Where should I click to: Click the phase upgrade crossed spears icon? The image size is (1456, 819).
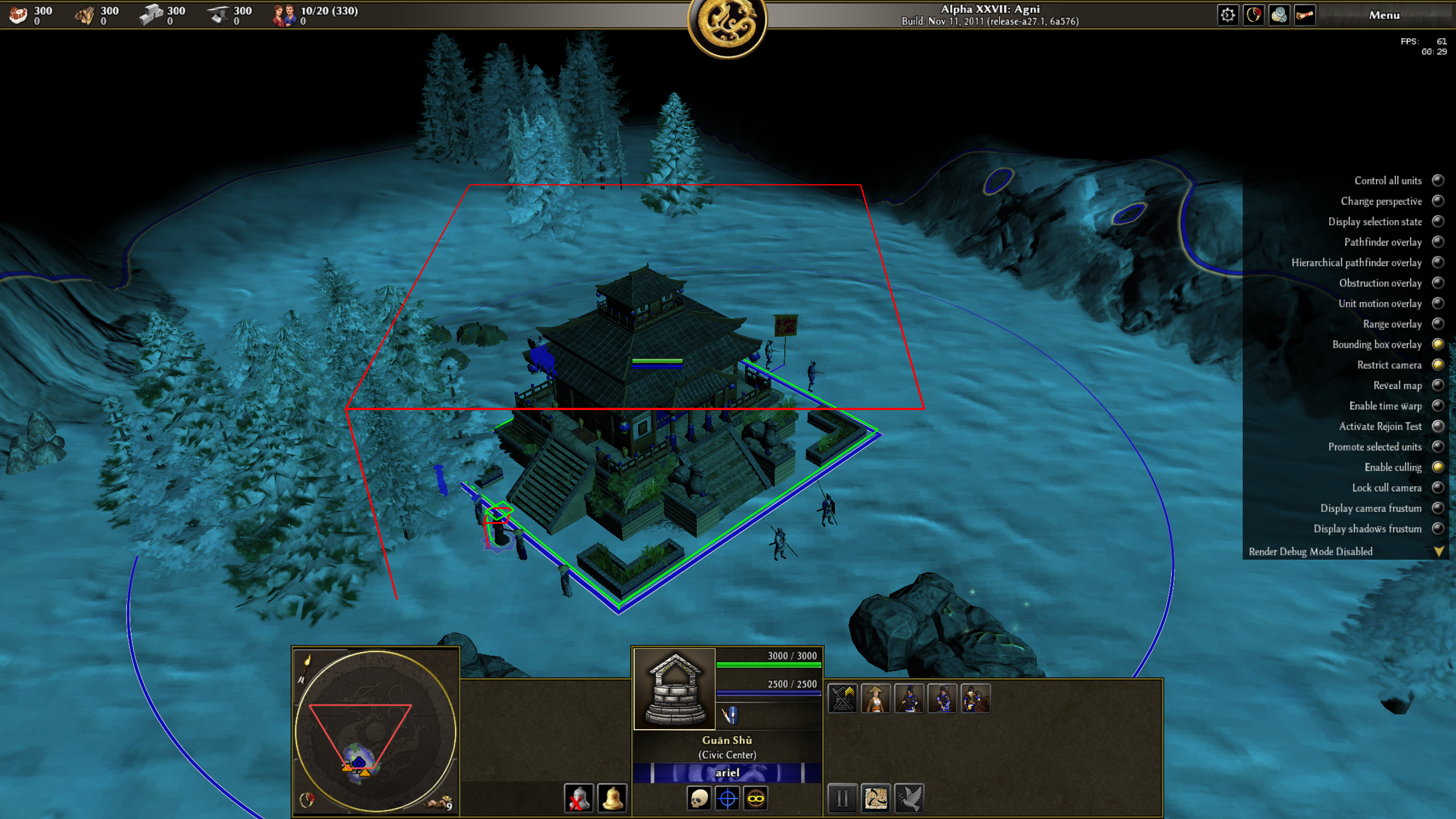842,698
